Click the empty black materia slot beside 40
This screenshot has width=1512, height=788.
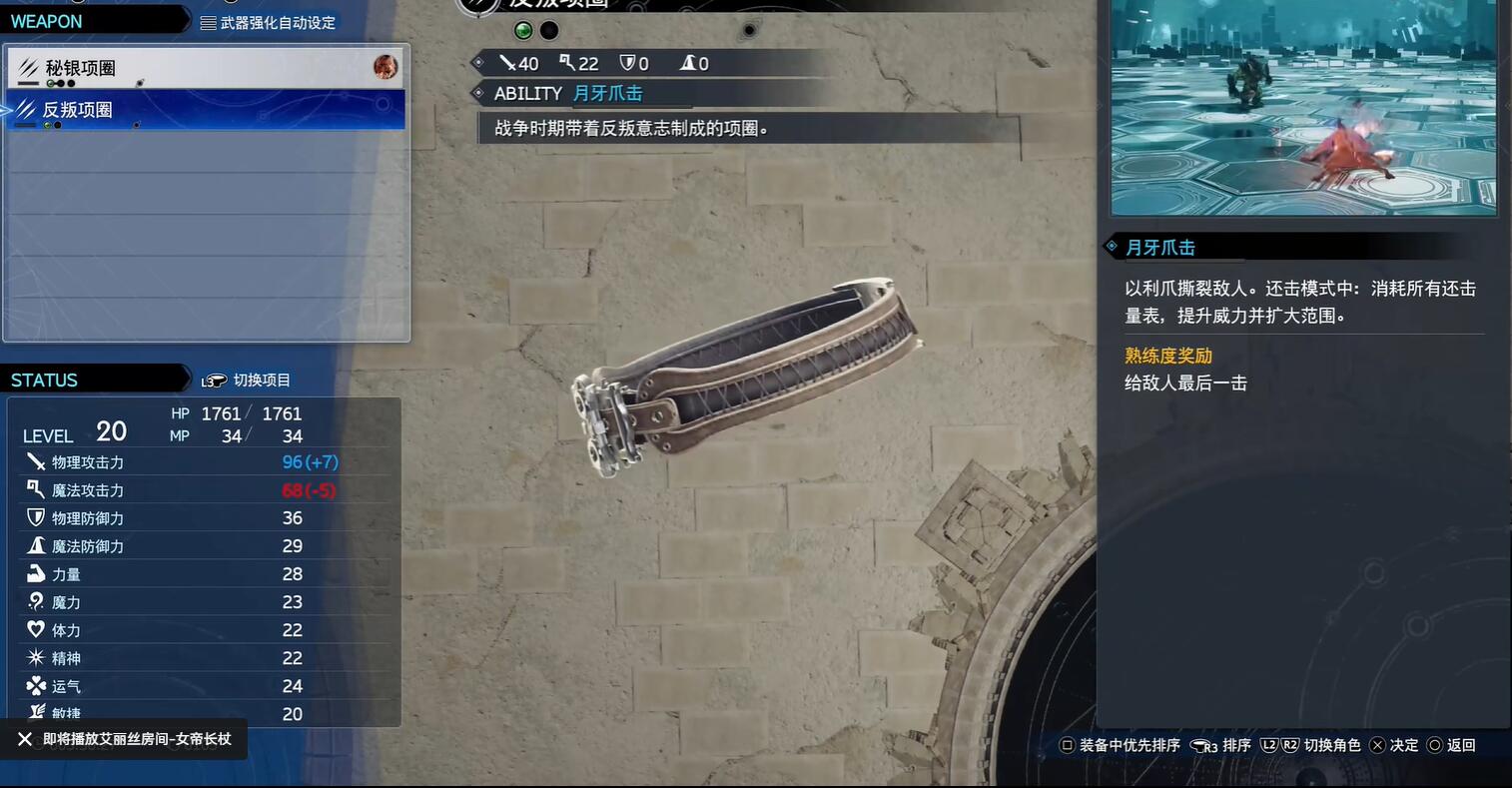click(548, 30)
